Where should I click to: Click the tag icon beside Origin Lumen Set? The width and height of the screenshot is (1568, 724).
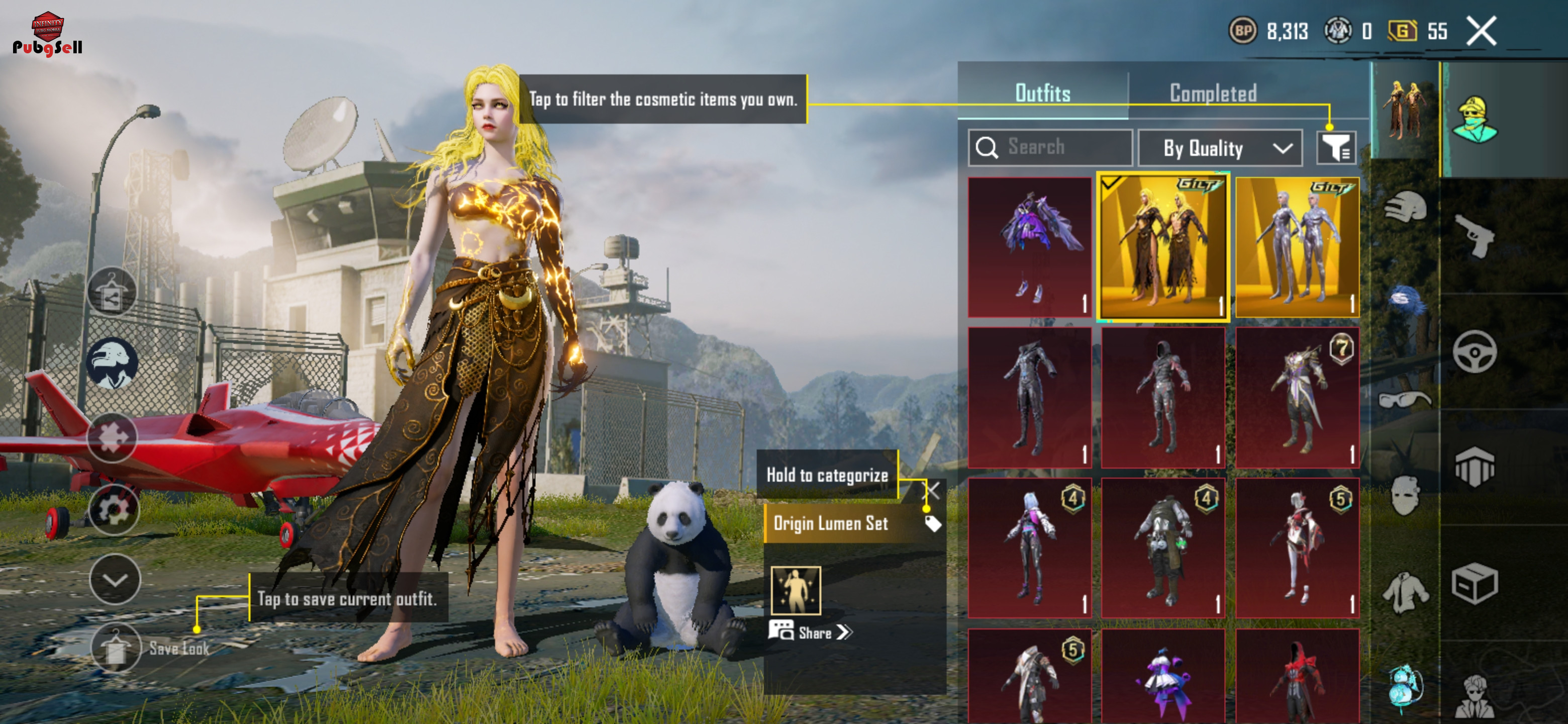click(x=933, y=524)
